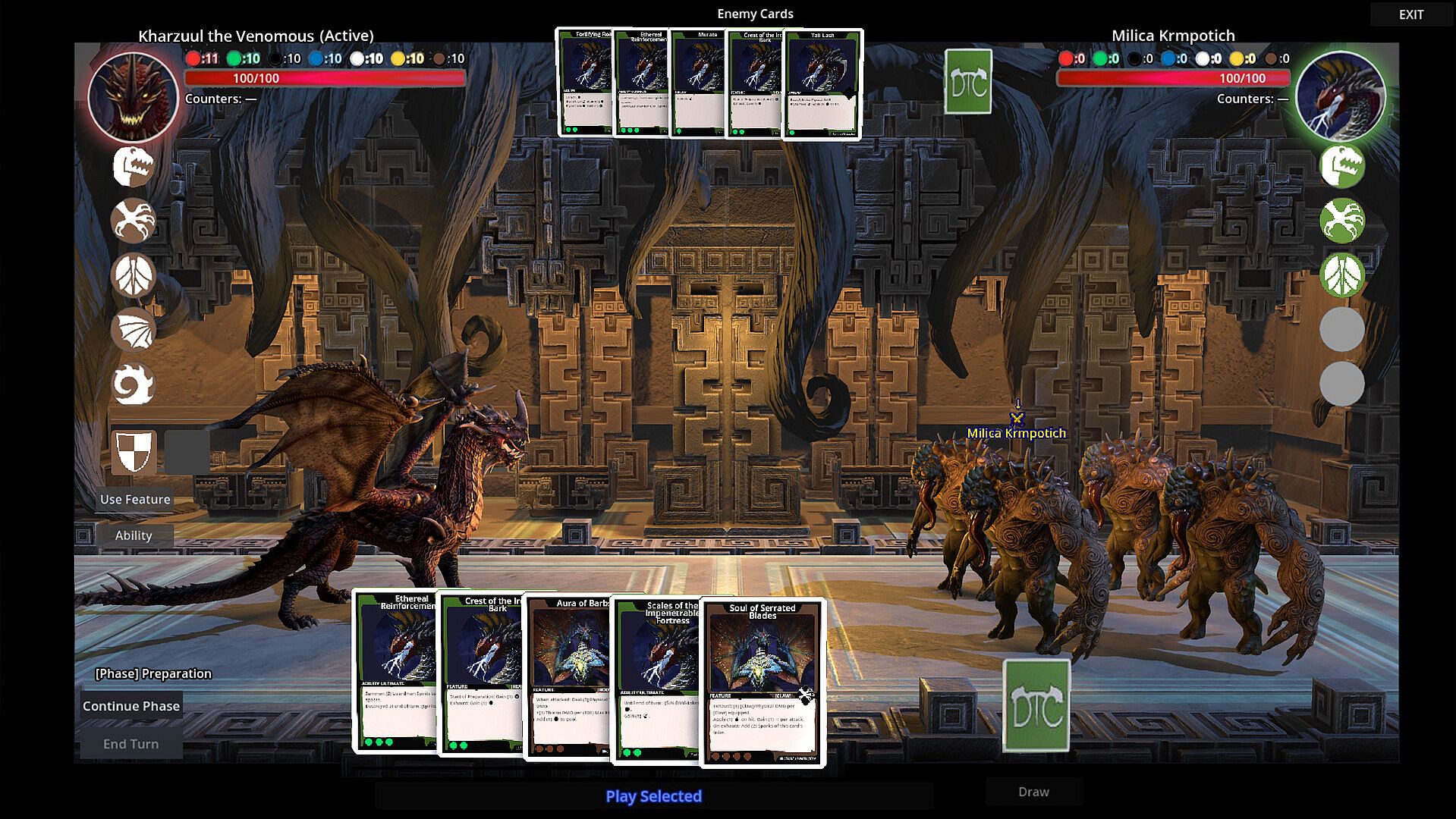1456x819 pixels.
Task: Continue to the next phase
Action: click(x=131, y=706)
